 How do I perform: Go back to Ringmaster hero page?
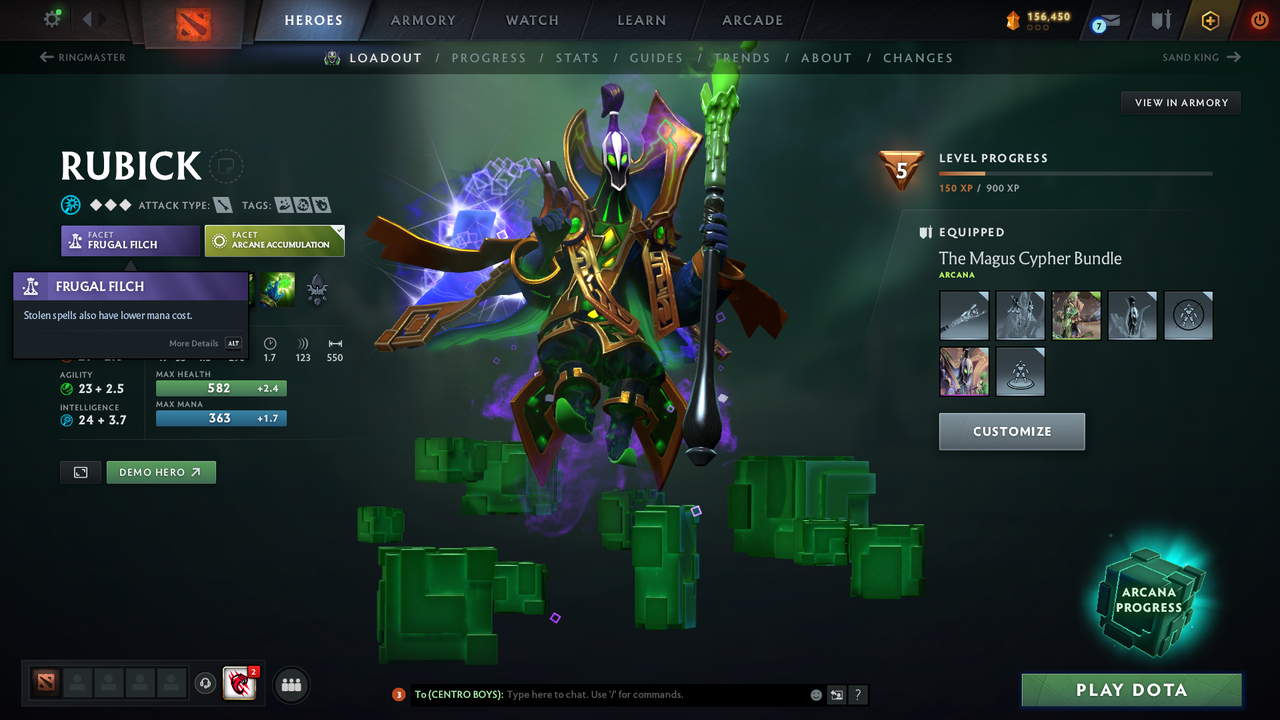pyautogui.click(x=83, y=57)
